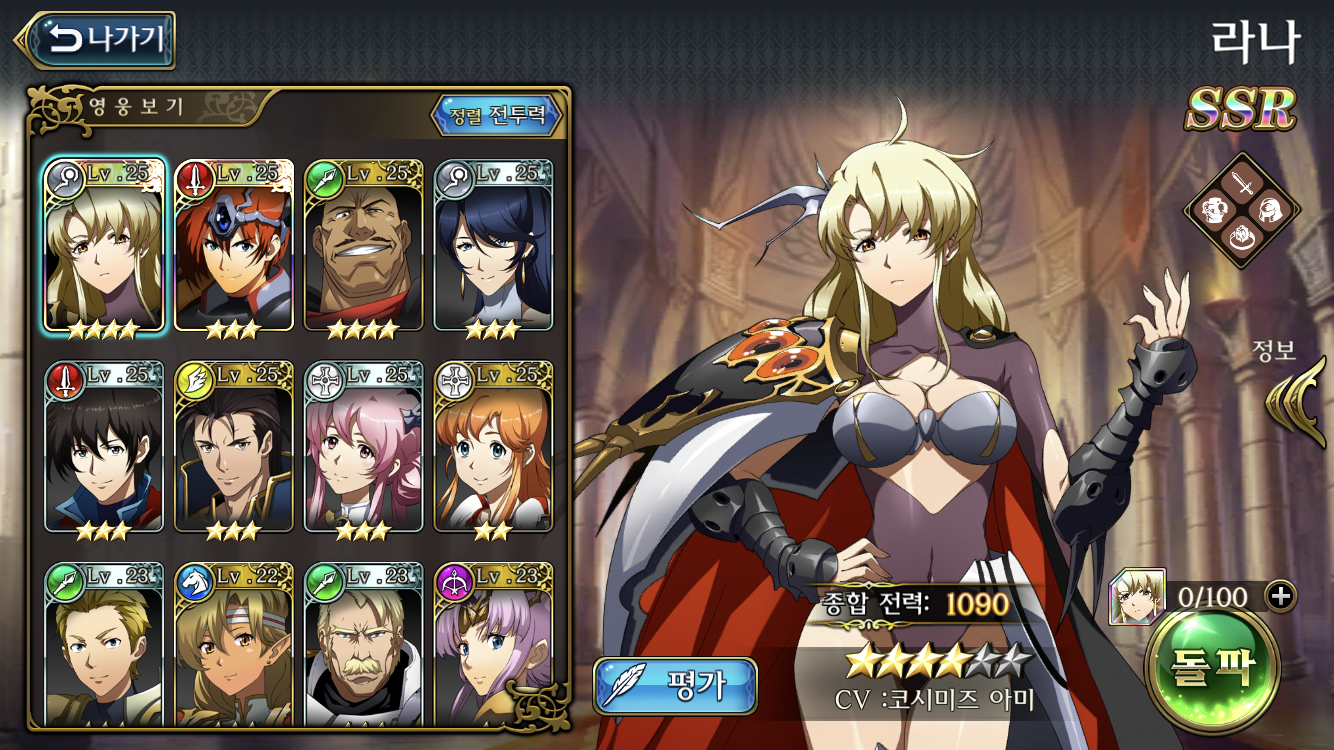Pick the grinning bald lancer hero

click(x=364, y=246)
